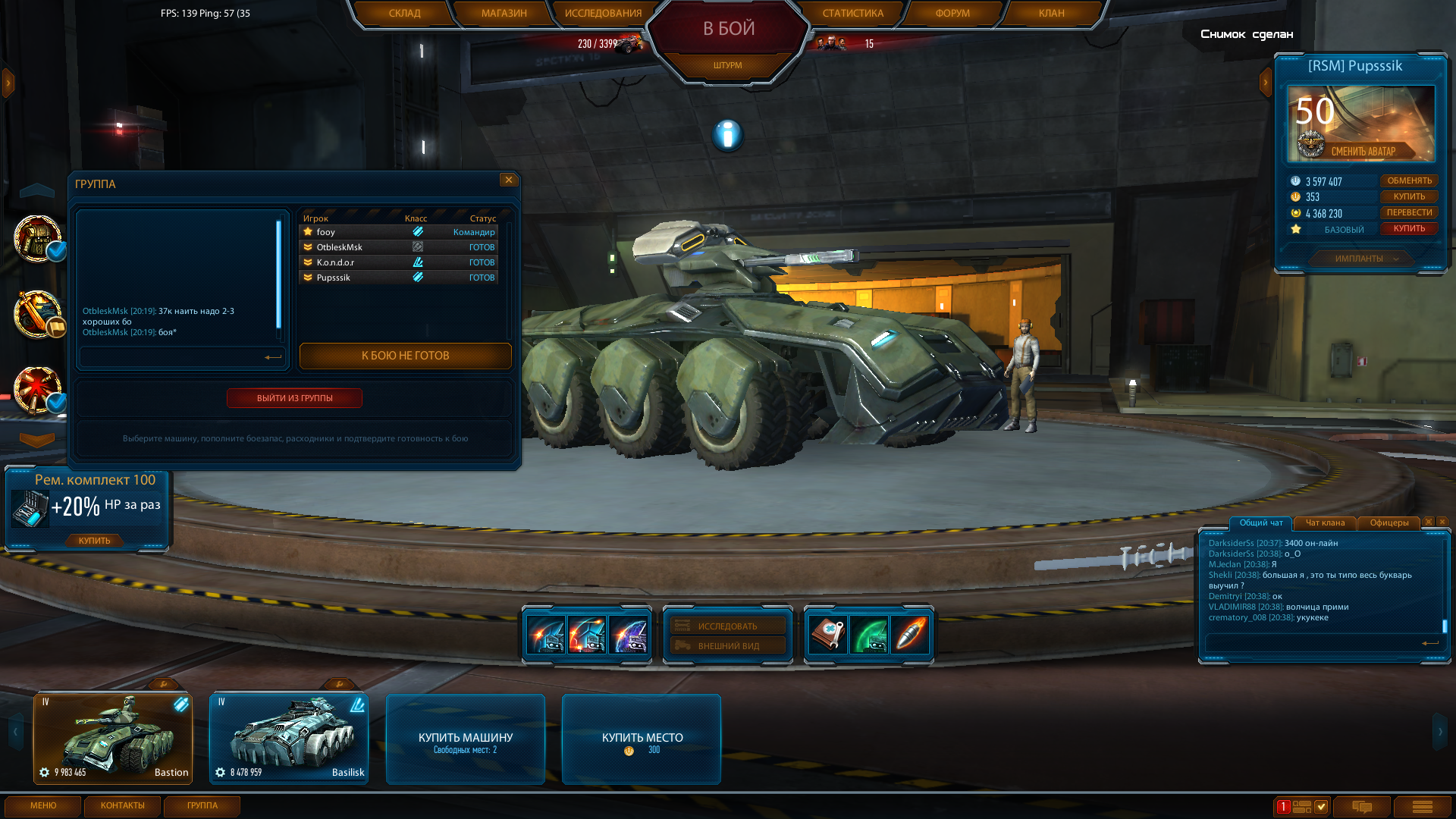1456x819 pixels.
Task: Buy the Рем. комплект 100 repair kit
Action: tap(94, 541)
